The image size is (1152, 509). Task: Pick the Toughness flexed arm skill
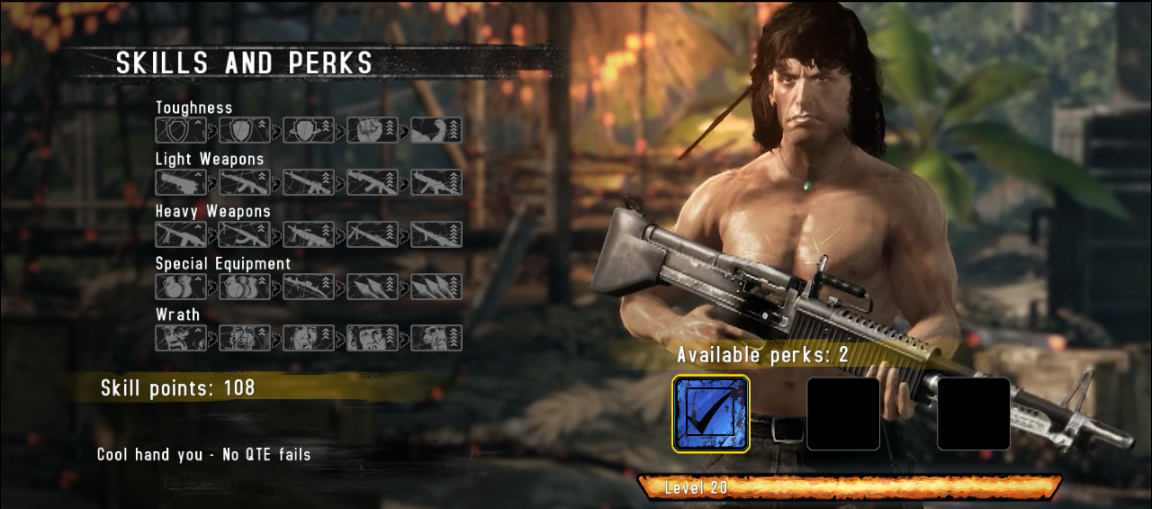[437, 130]
